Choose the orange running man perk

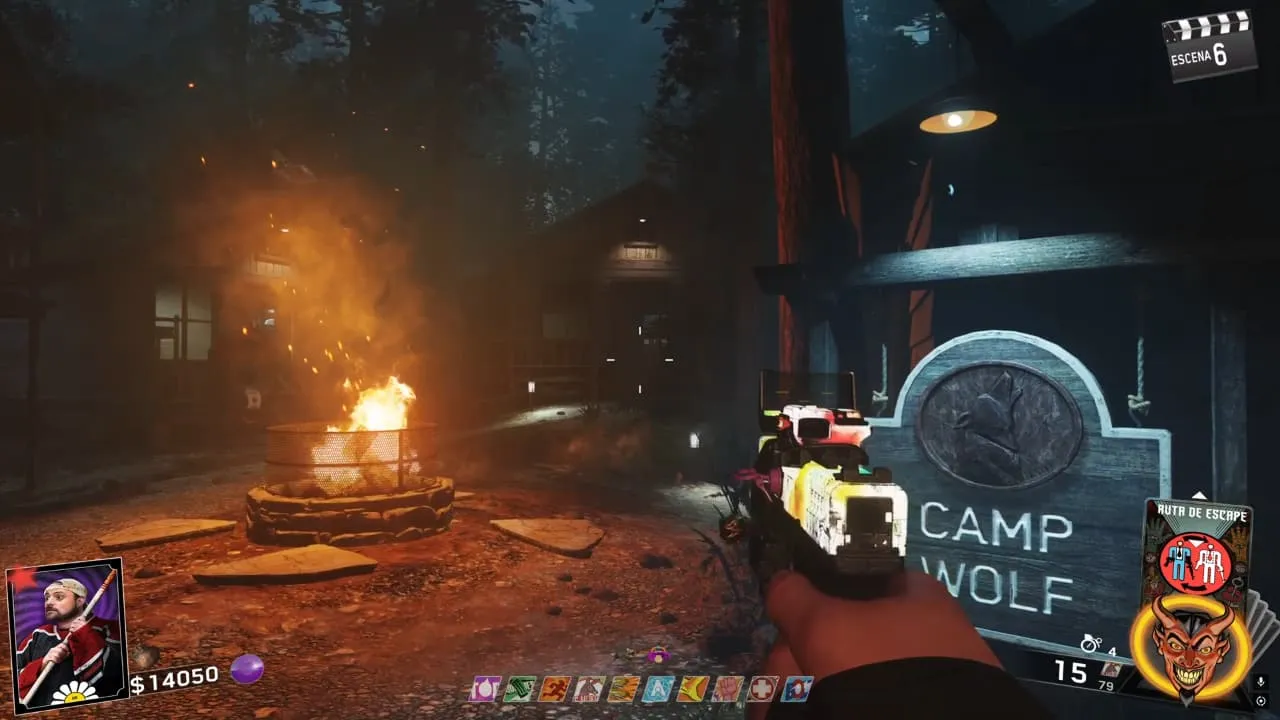(553, 689)
